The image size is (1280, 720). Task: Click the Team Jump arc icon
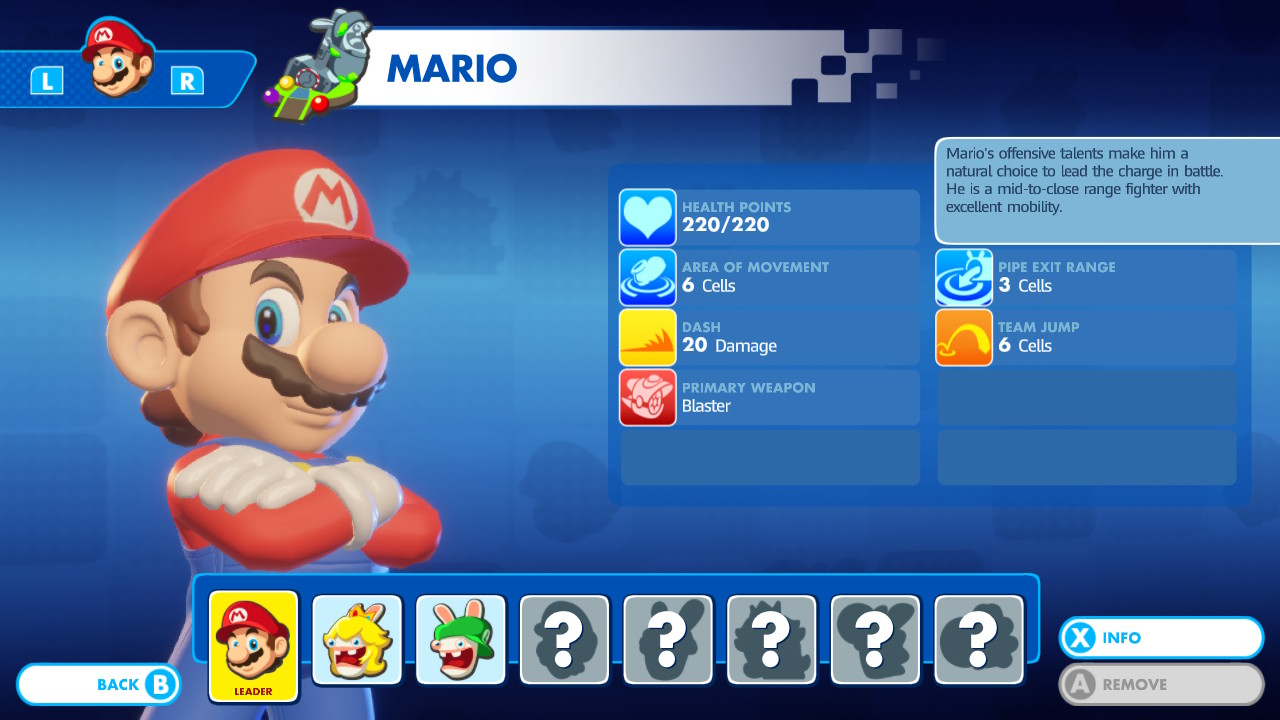click(963, 337)
